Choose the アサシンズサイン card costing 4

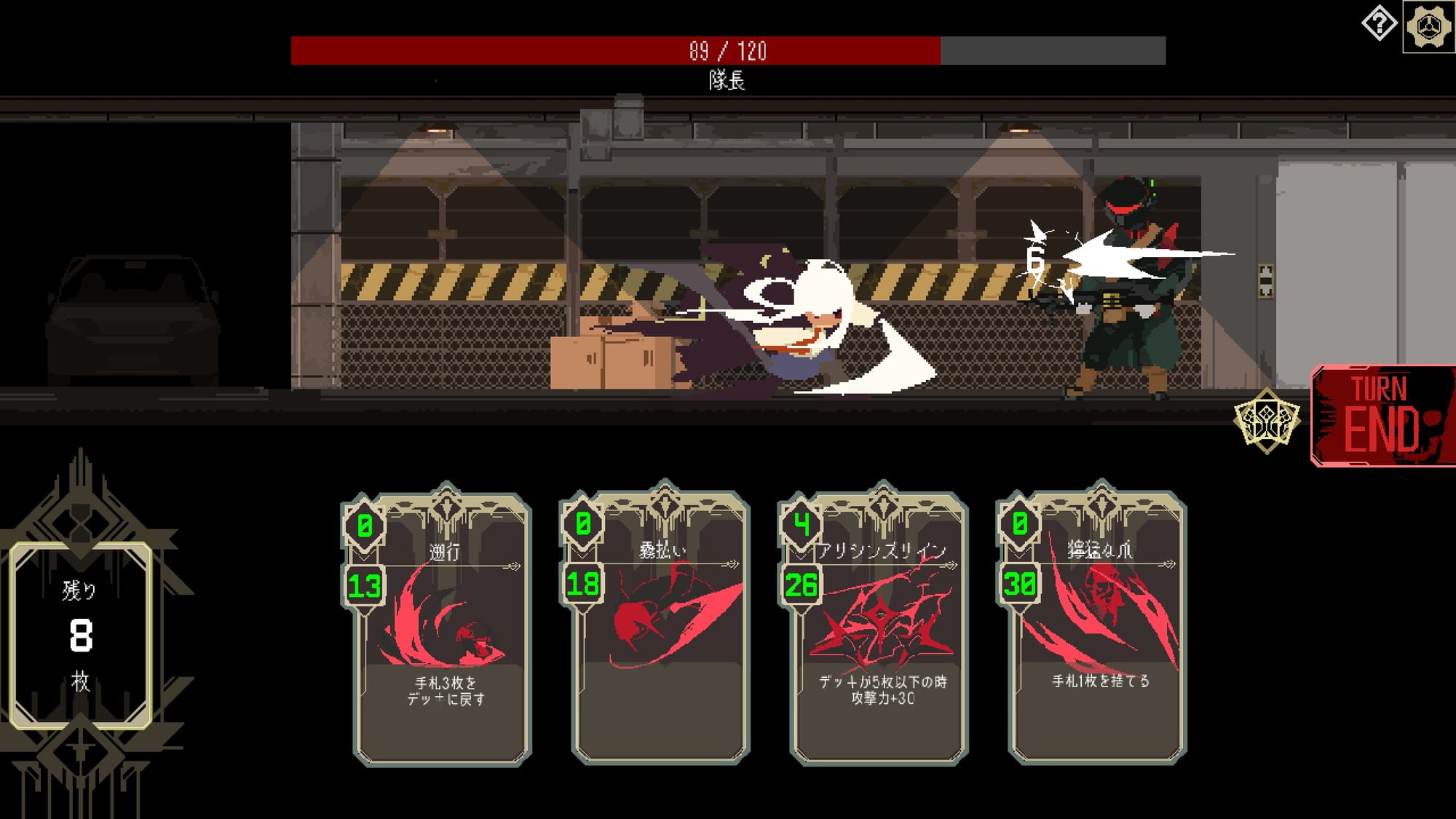tap(879, 630)
